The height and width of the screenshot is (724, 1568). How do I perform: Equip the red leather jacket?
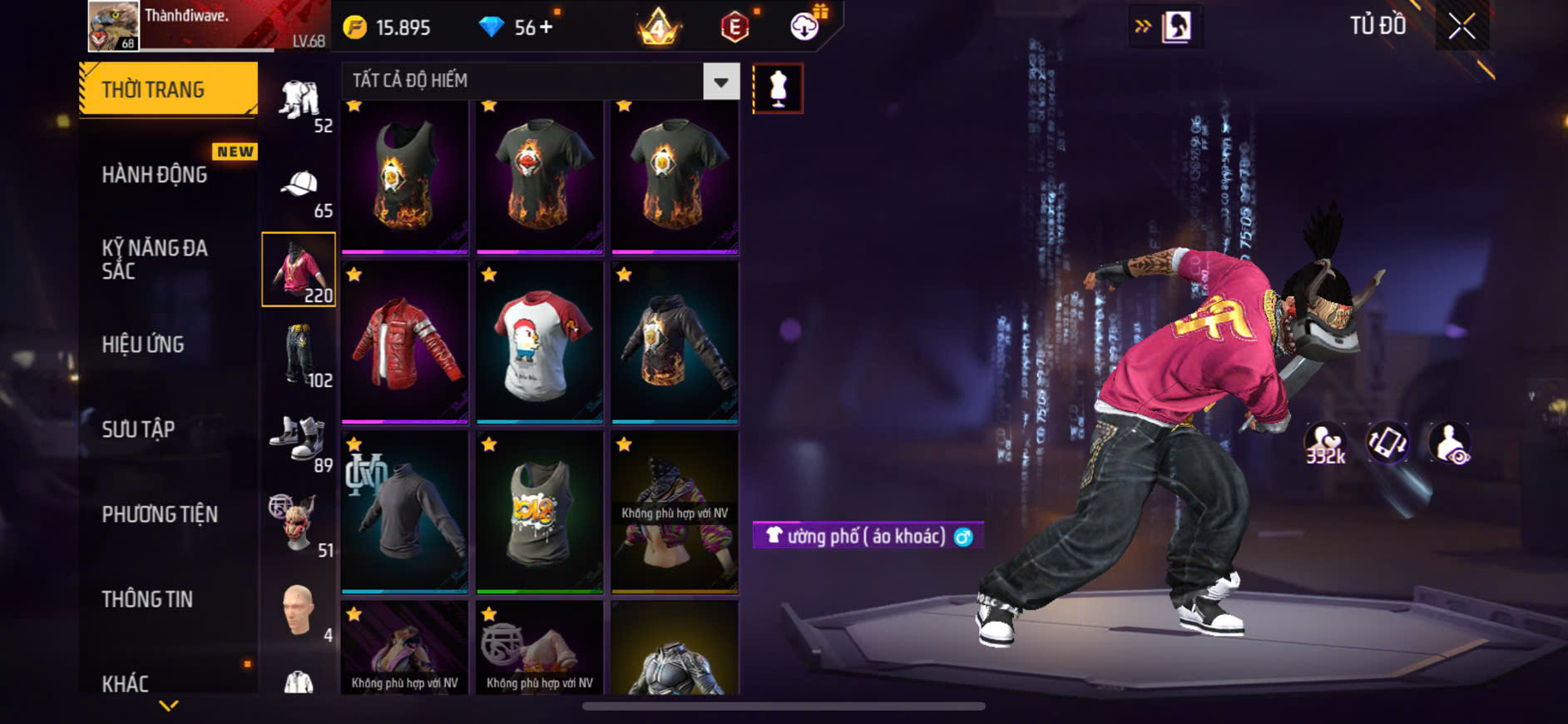[x=405, y=343]
